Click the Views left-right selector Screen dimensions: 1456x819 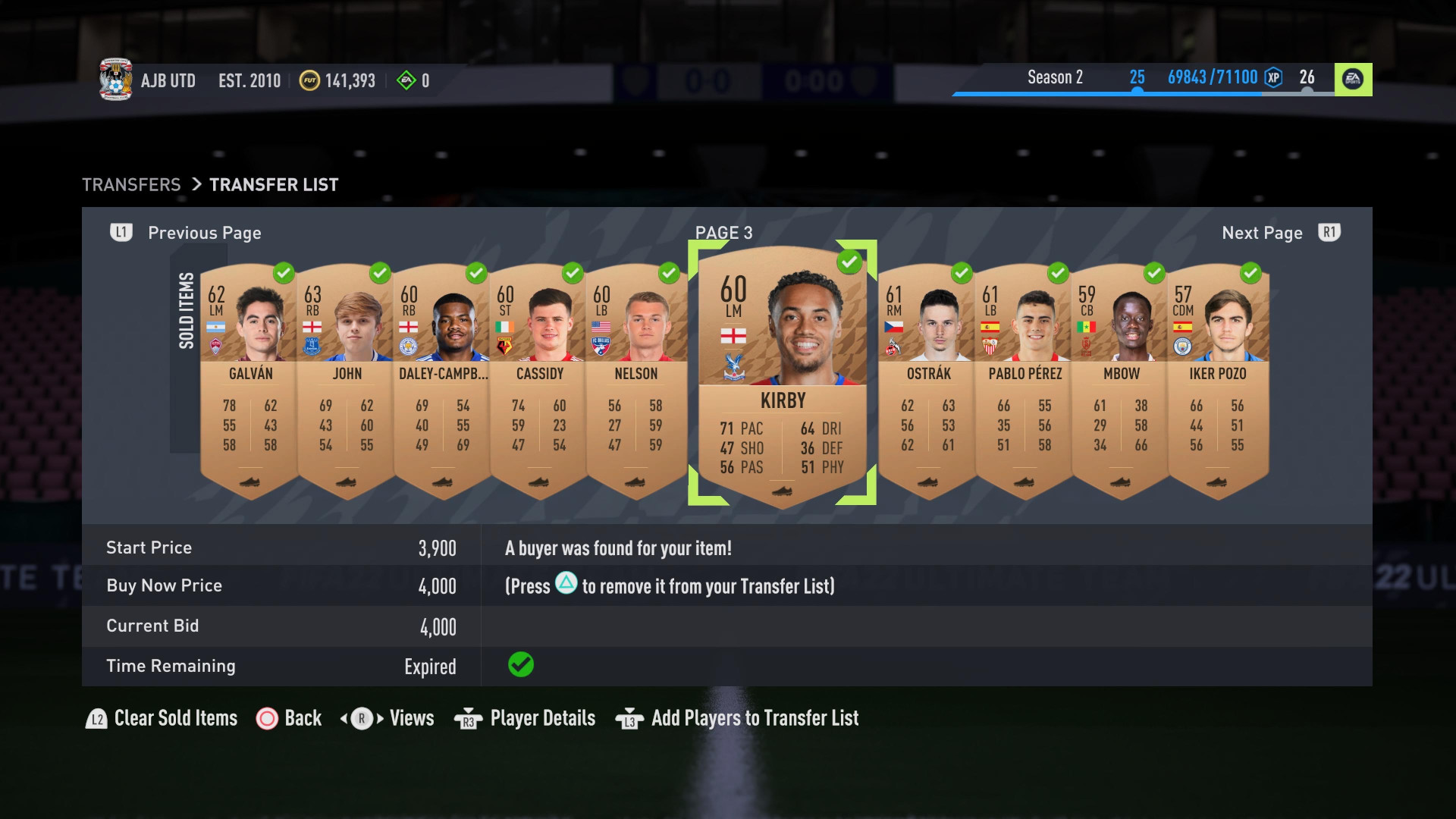362,718
